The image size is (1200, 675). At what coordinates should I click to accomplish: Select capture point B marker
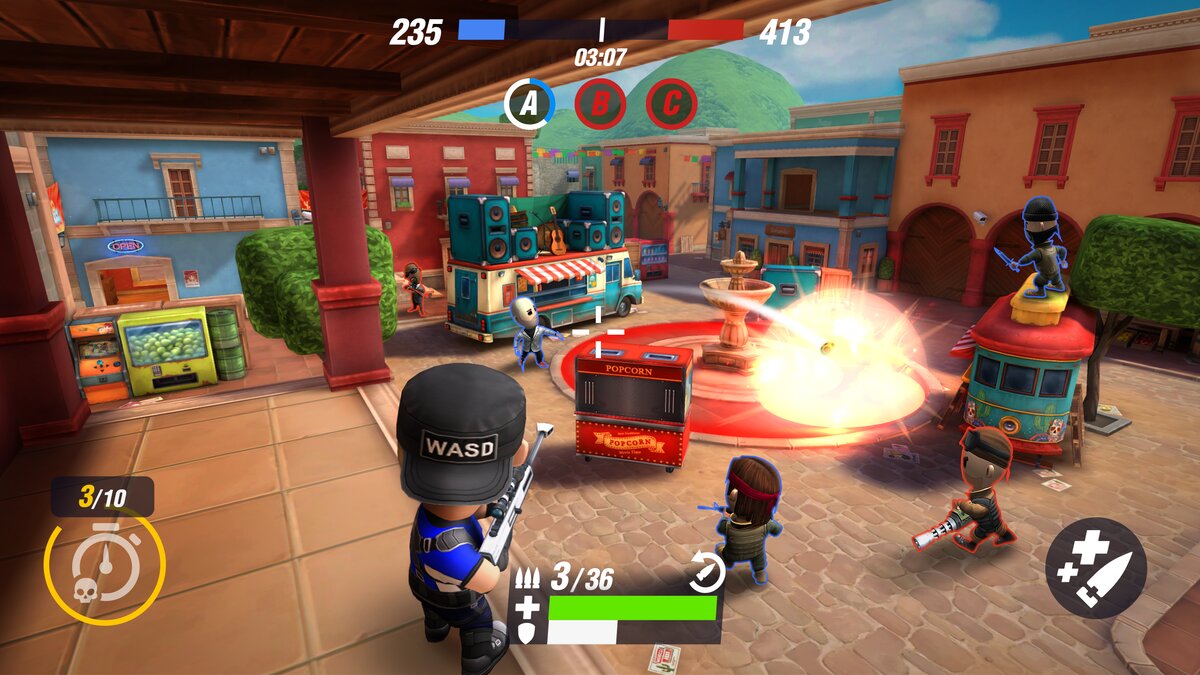[x=600, y=103]
